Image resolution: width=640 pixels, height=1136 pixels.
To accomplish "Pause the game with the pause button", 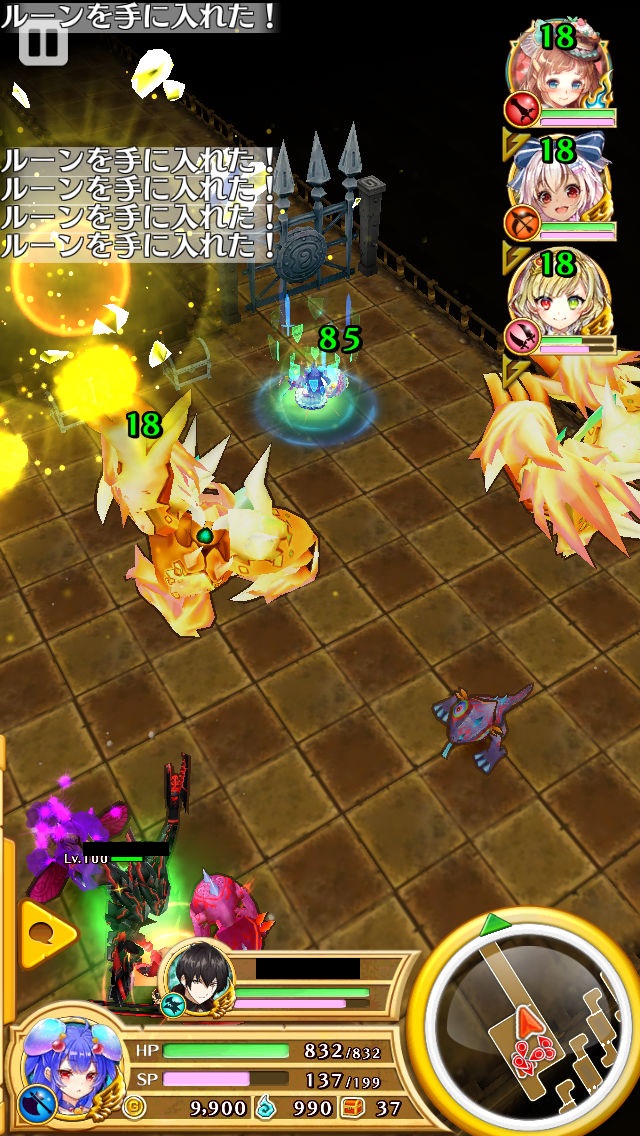I will pyautogui.click(x=43, y=41).
